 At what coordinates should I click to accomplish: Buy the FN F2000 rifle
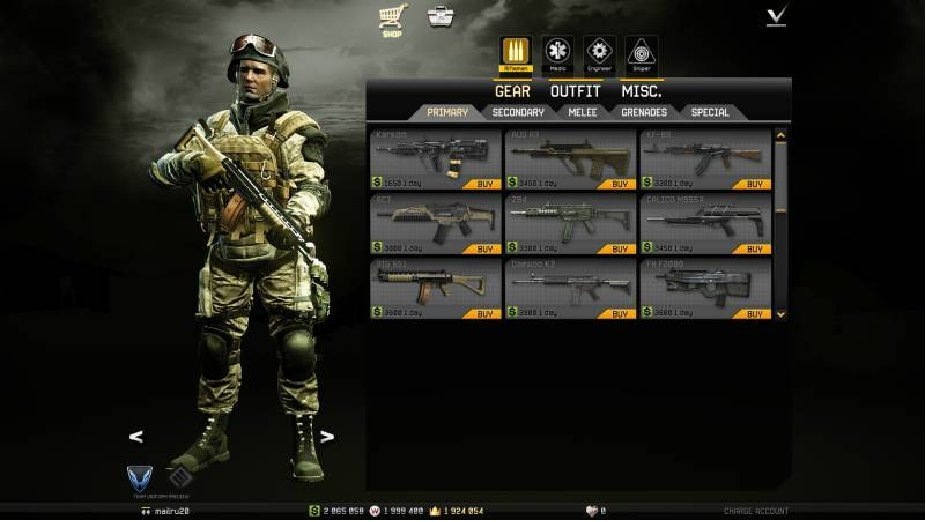754,314
